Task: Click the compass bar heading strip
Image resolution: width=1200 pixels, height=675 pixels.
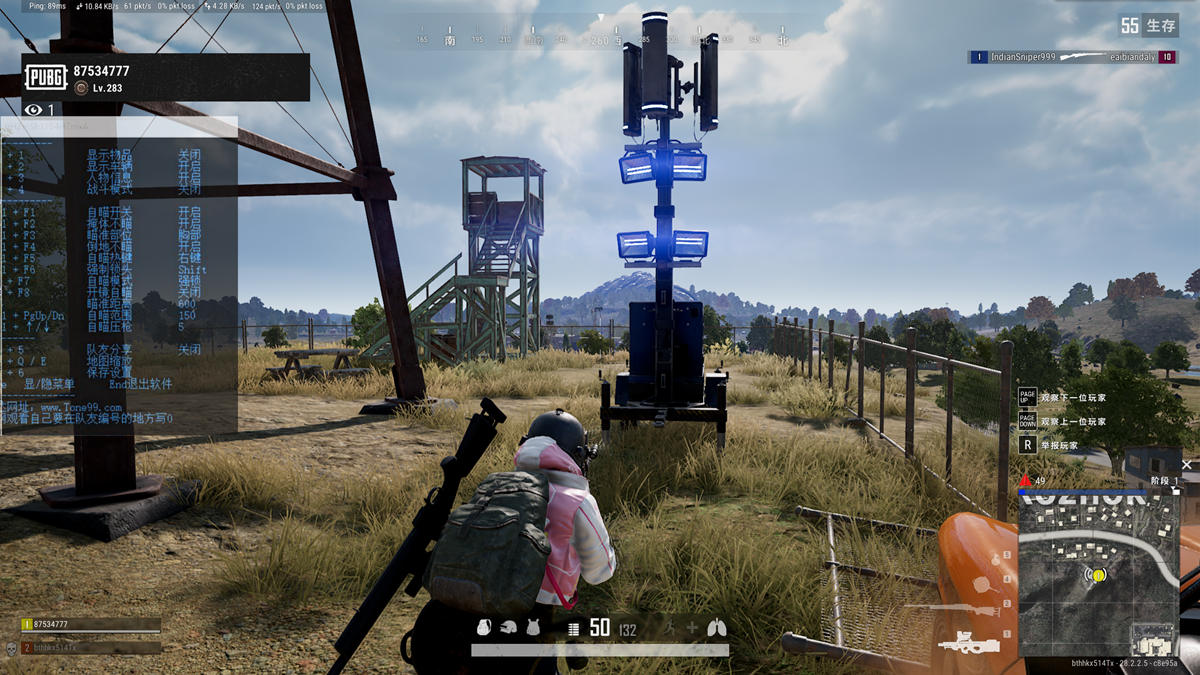Action: [600, 41]
